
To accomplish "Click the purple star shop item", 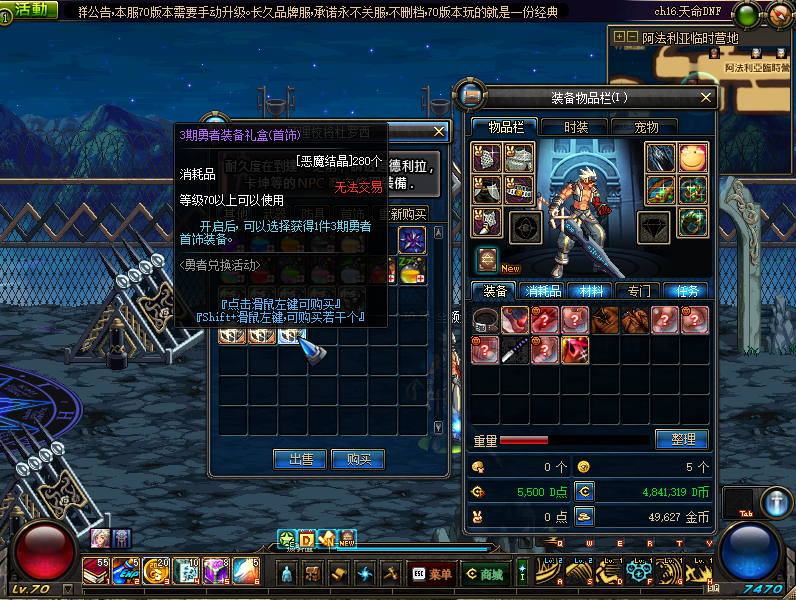I will pos(412,240).
